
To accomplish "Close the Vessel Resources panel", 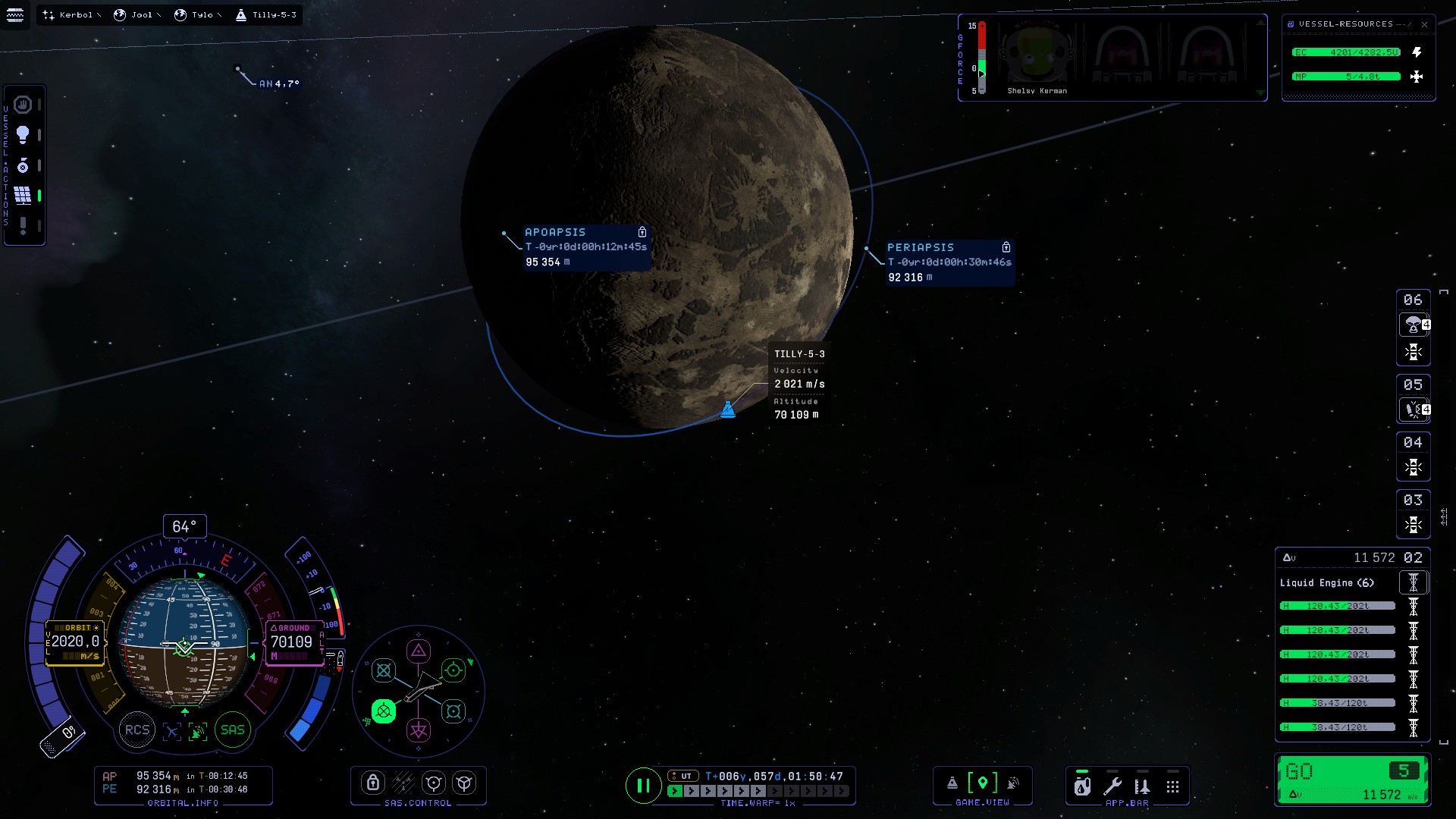I will 1424,24.
